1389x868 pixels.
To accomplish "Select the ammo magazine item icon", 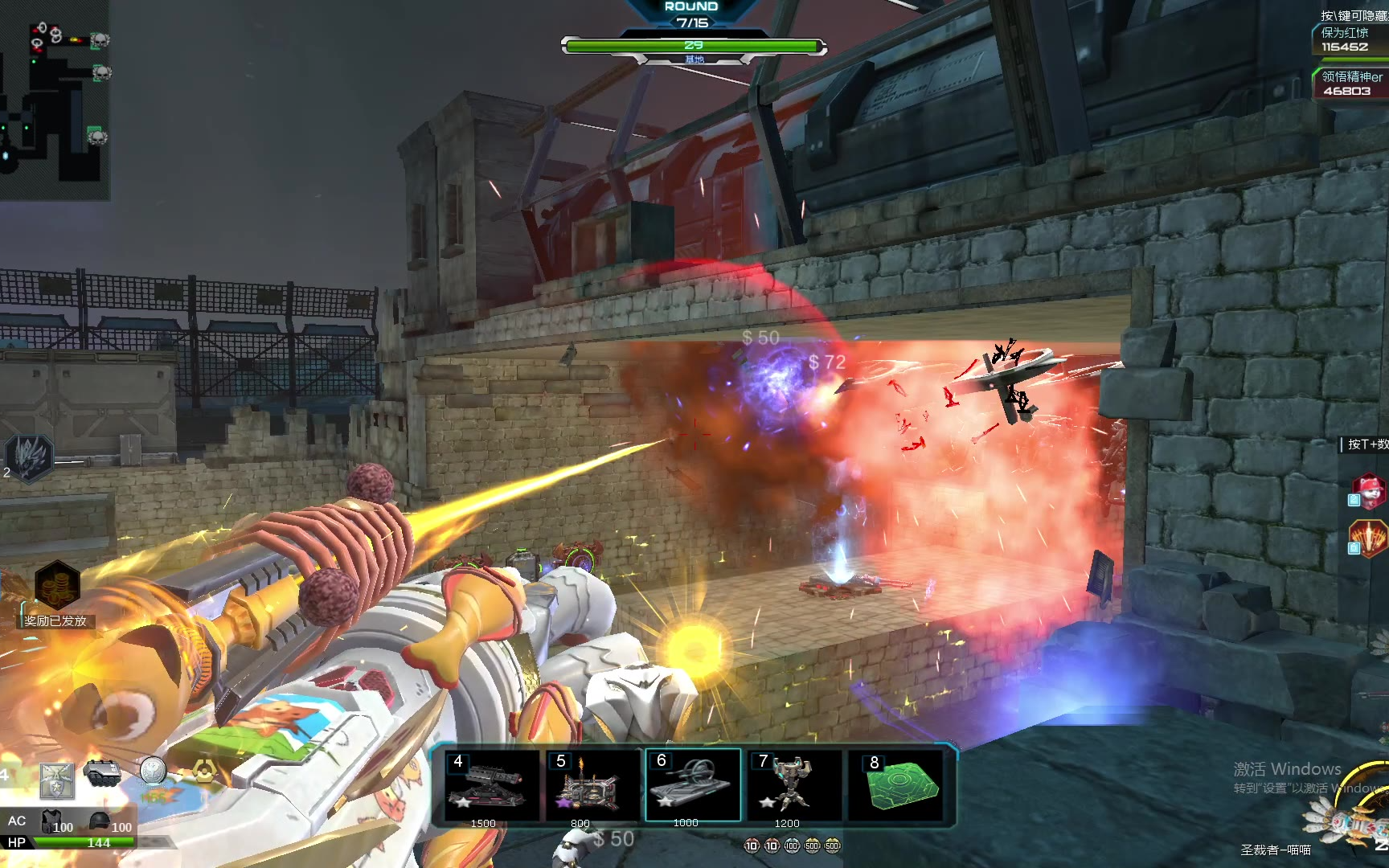I will (x=103, y=772).
